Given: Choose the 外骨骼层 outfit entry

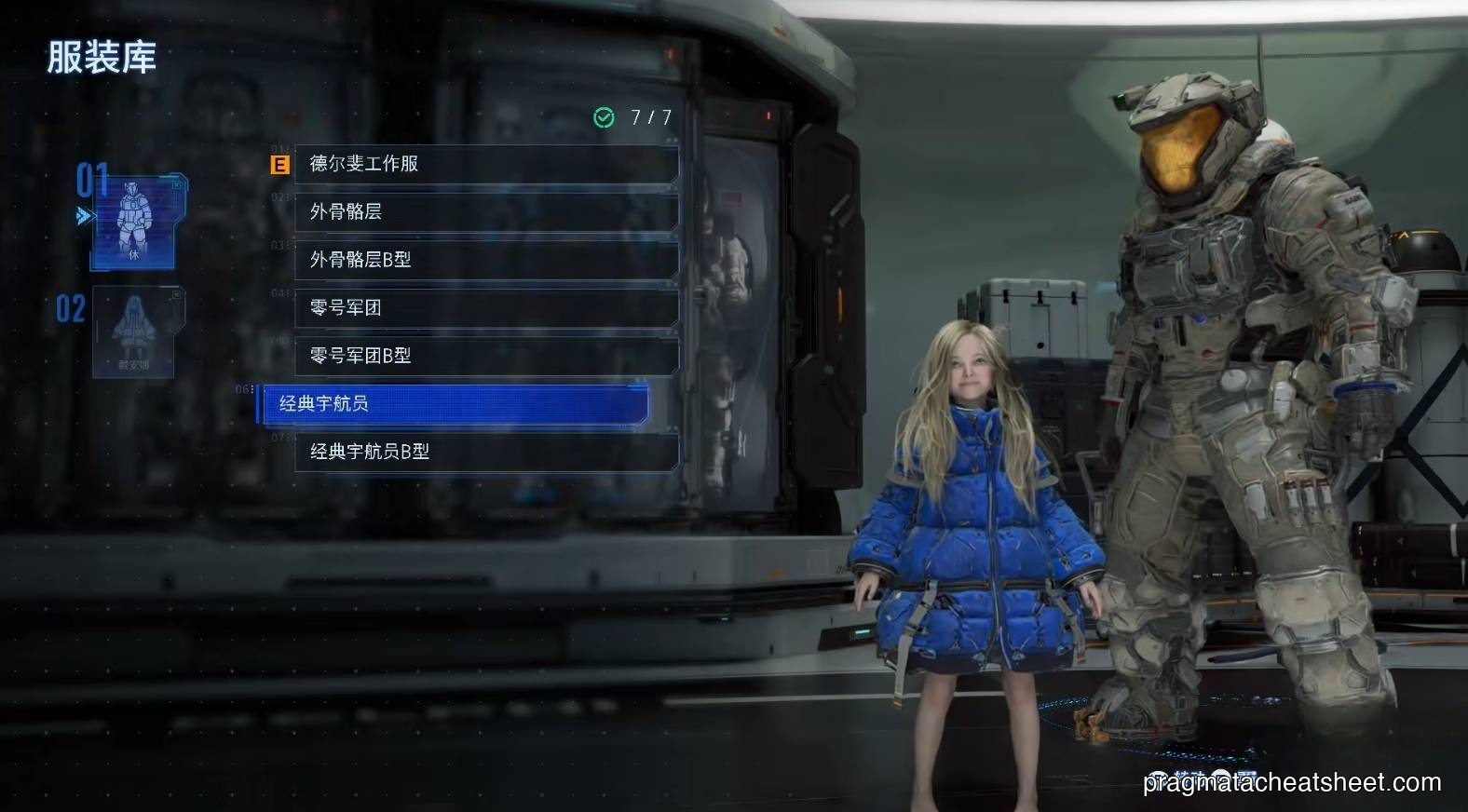Looking at the screenshot, I should (485, 211).
